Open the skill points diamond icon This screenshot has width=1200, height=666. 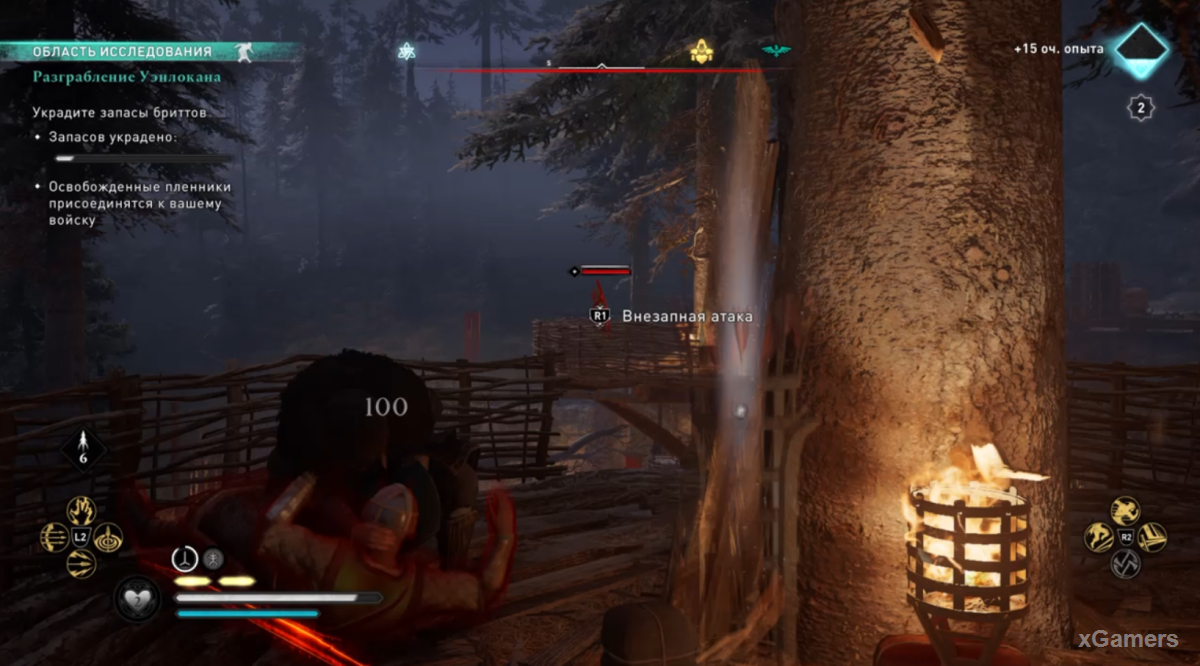pos(1141,49)
